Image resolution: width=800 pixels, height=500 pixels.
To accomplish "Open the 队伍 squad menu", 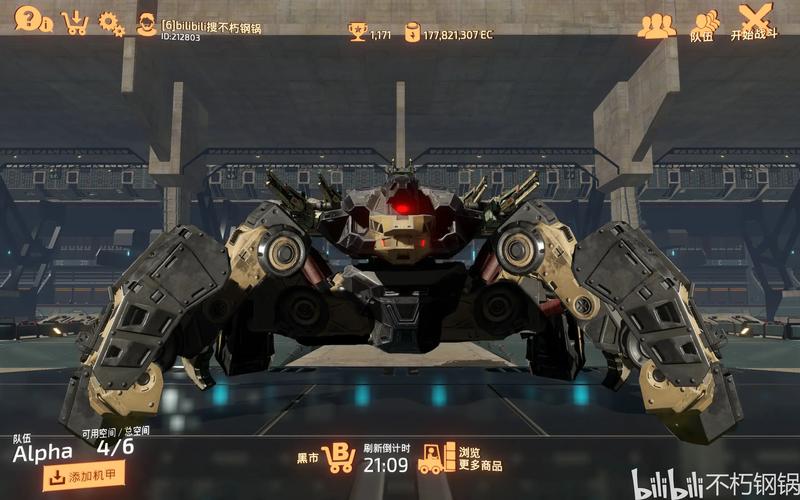I will tap(705, 25).
